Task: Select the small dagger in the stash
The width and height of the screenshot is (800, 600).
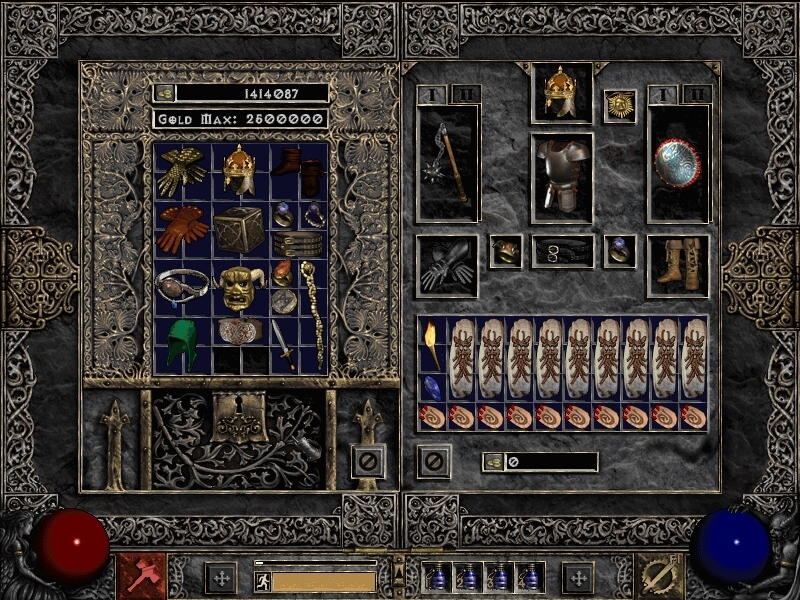Action: click(284, 345)
